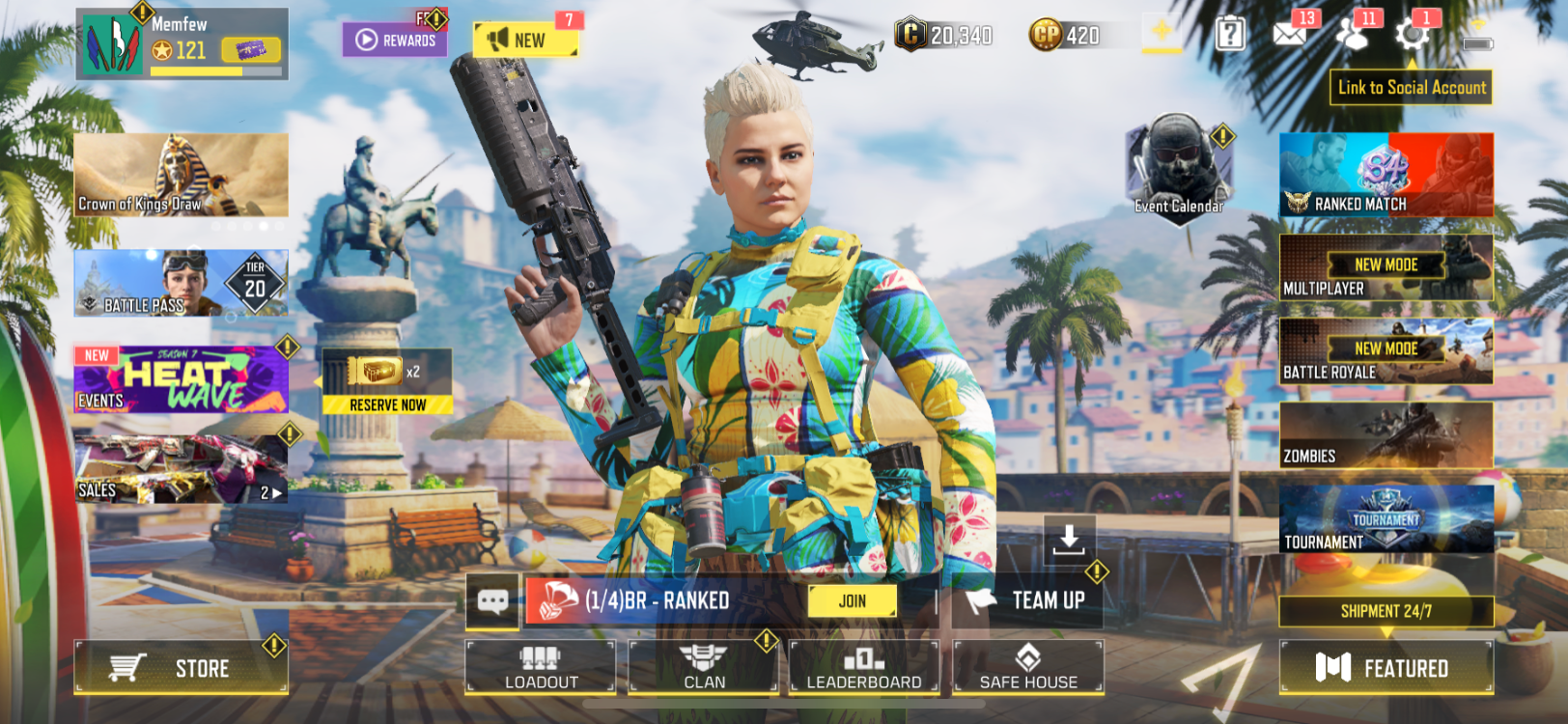Open the Rewards panel
The height and width of the screenshot is (724, 1568).
396,39
